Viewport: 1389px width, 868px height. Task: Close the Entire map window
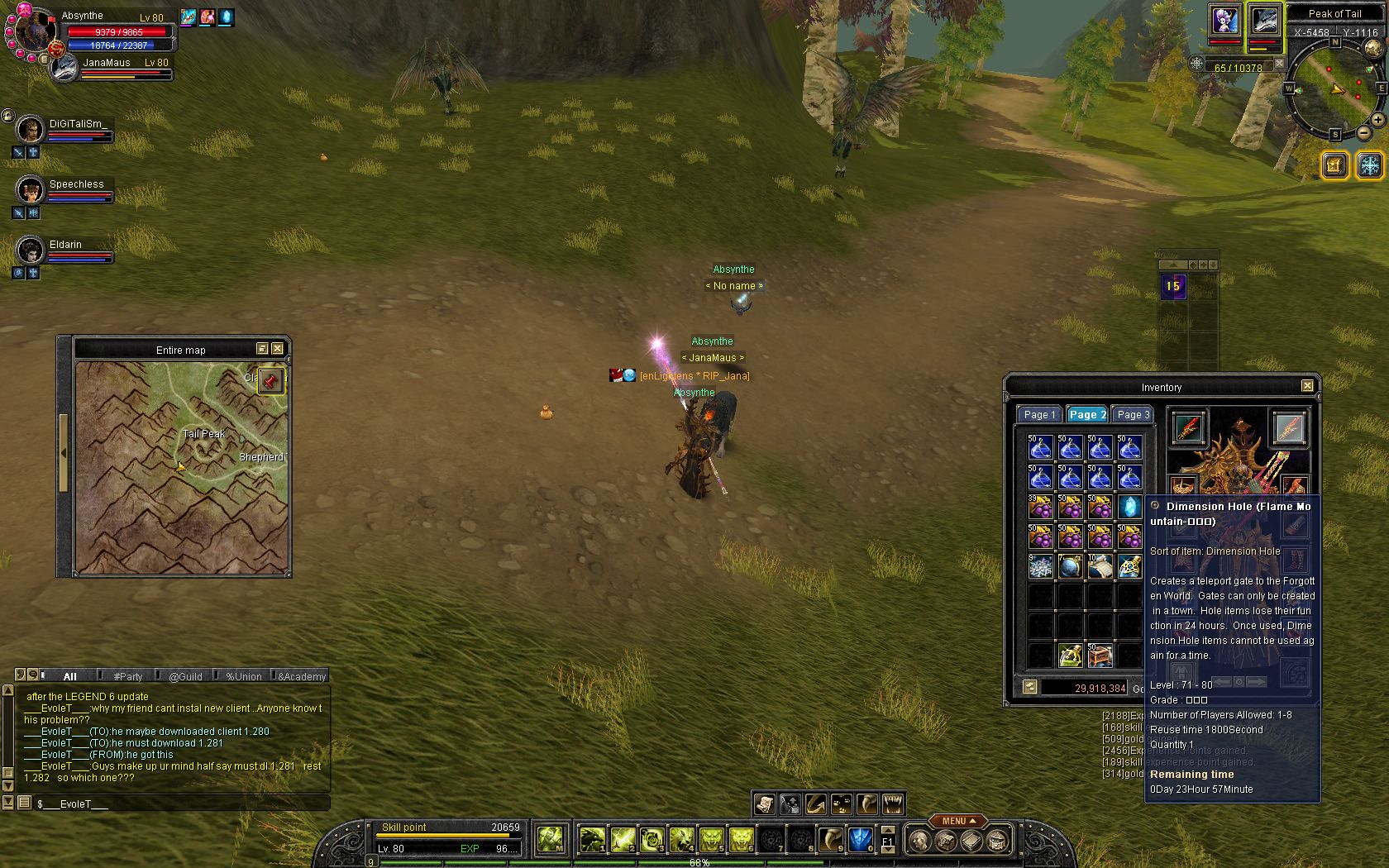pos(278,349)
